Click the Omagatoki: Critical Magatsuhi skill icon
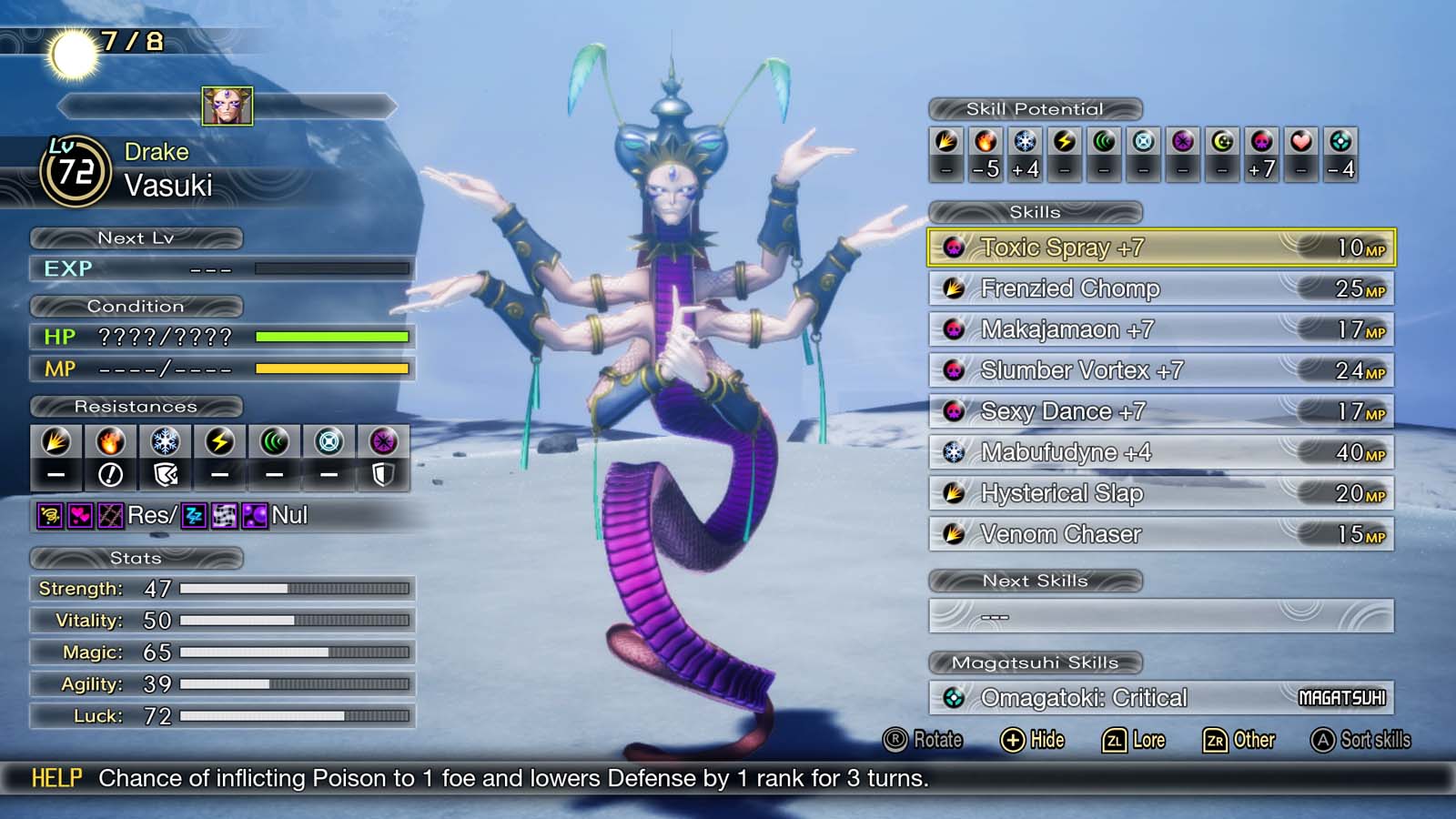 tap(956, 697)
